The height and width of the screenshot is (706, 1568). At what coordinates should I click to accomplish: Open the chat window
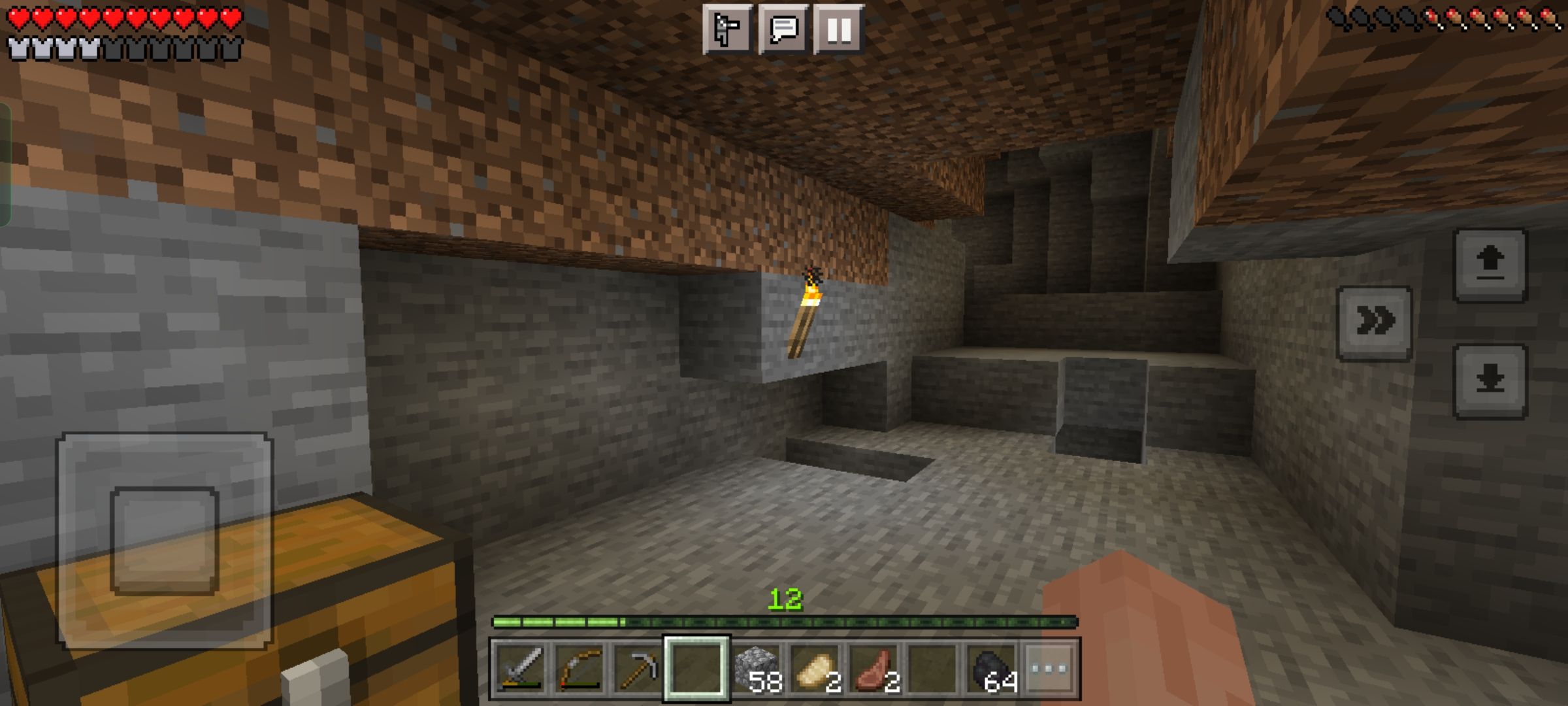point(783,29)
